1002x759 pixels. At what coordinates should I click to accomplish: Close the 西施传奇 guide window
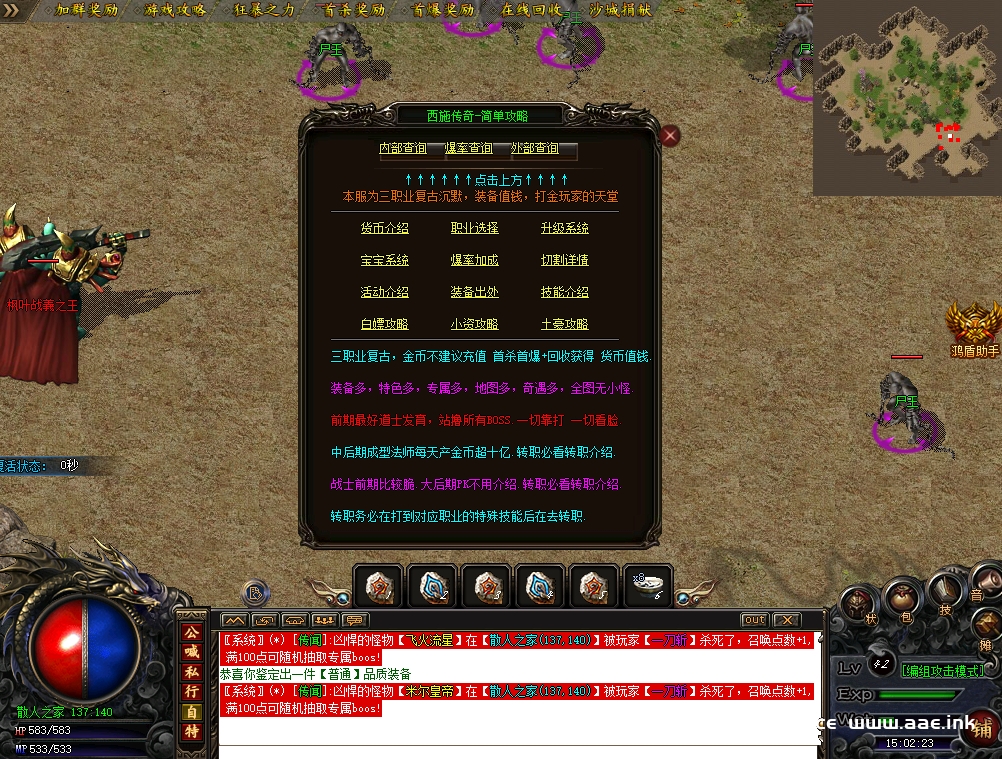(x=670, y=135)
